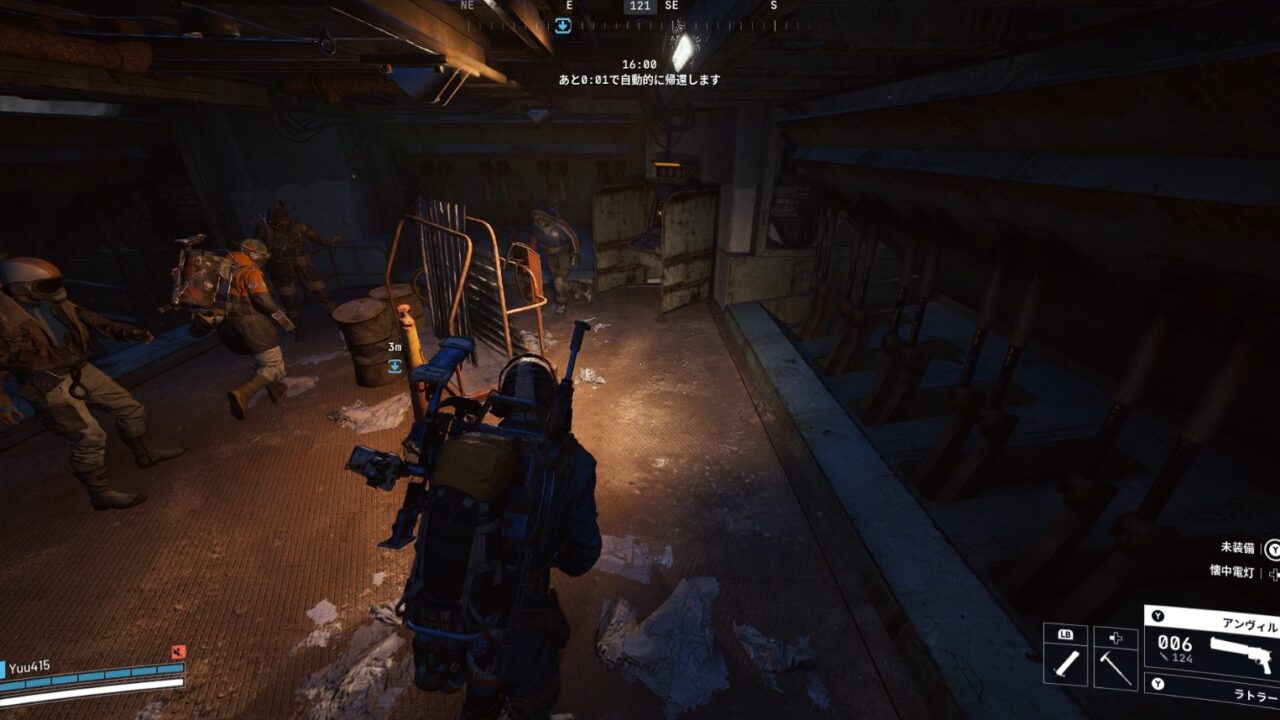Click the player name Yuu415
The width and height of the screenshot is (1280, 720).
(30, 666)
